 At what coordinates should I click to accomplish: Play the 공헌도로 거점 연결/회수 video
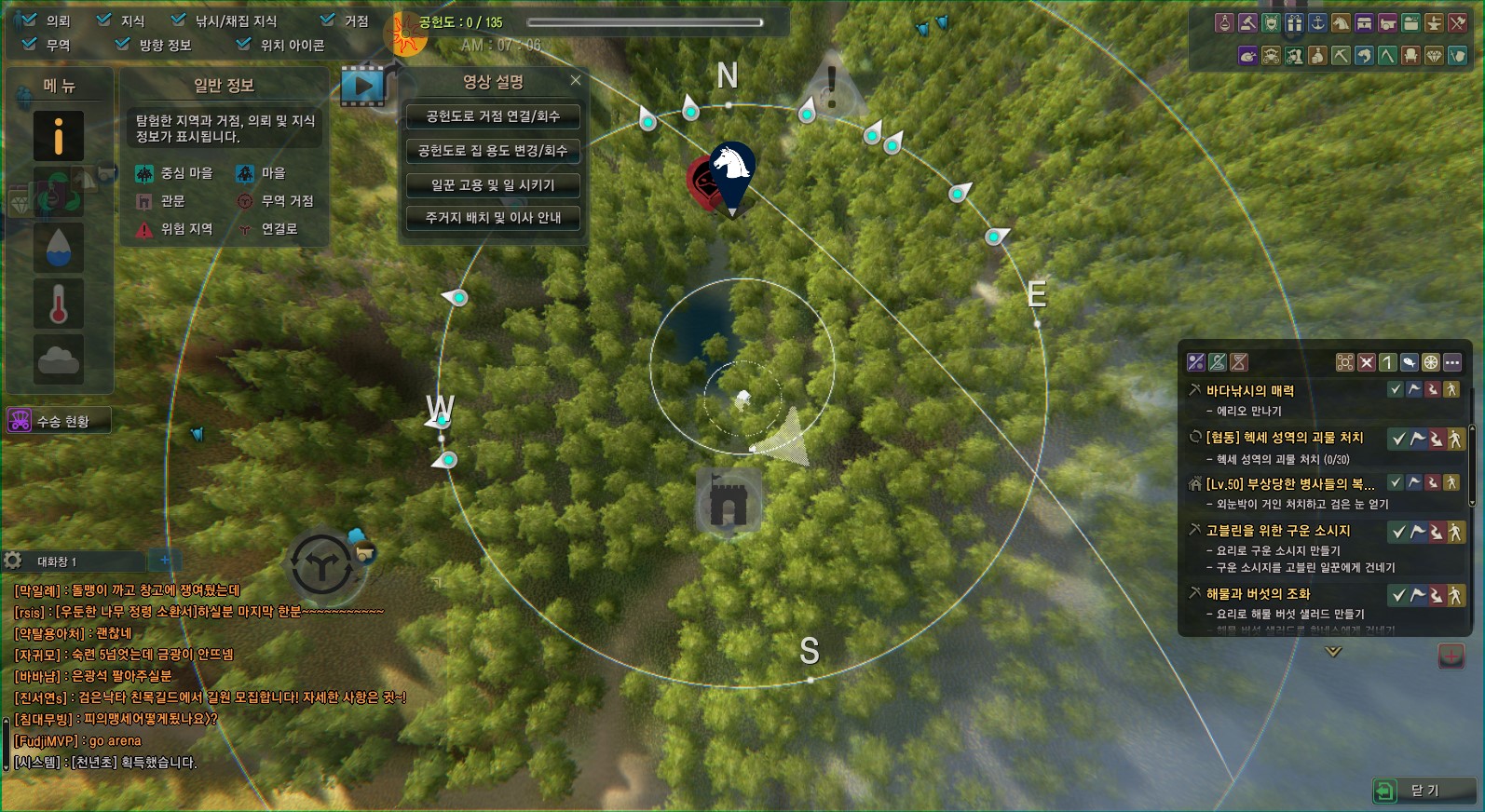click(x=493, y=116)
